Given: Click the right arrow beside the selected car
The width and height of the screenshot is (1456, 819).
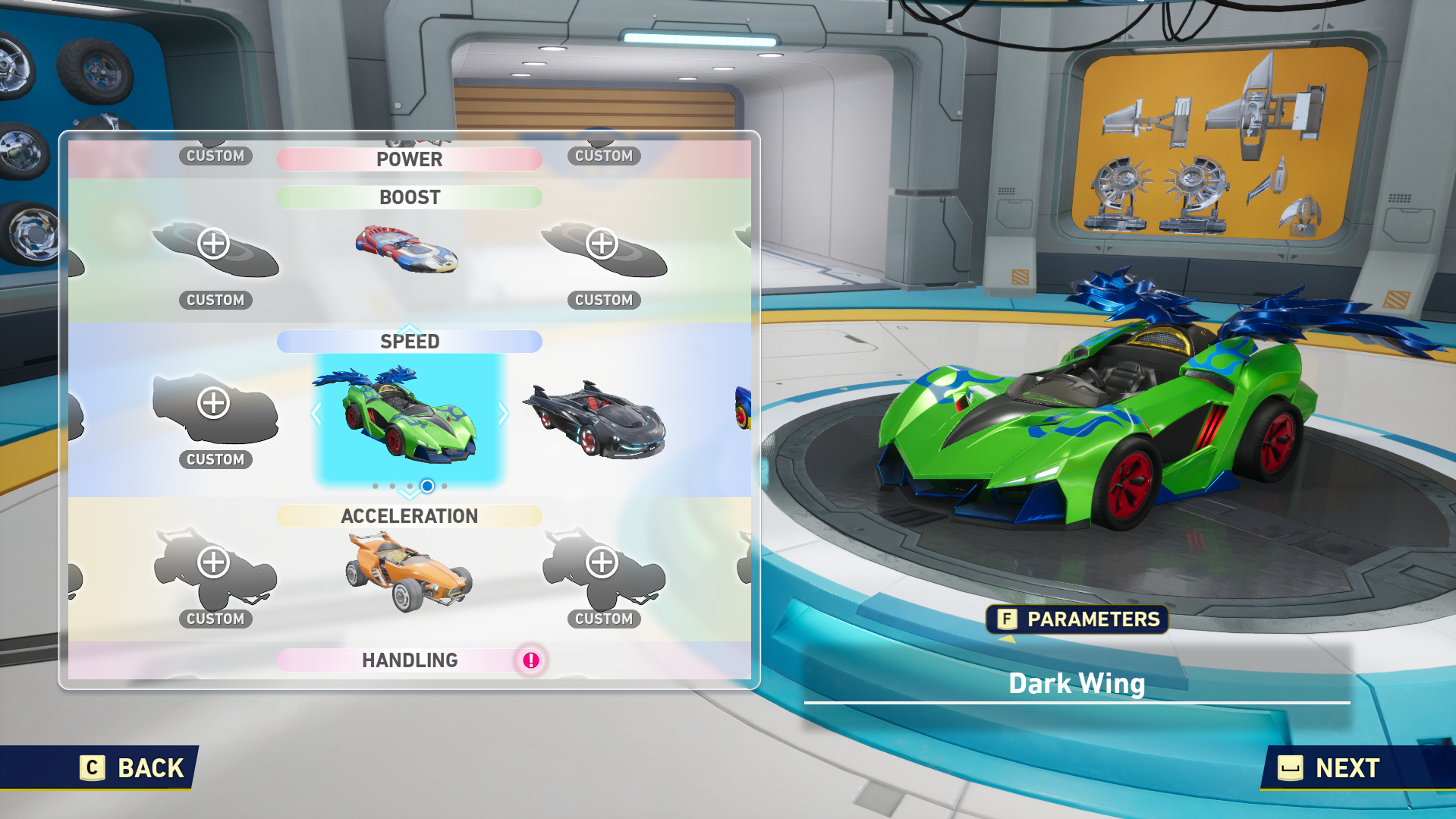Looking at the screenshot, I should (503, 414).
